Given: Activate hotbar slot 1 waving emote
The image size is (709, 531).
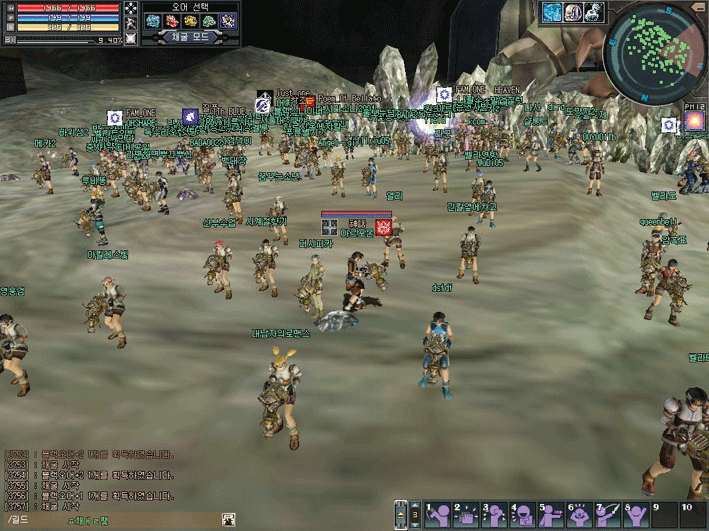Looking at the screenshot, I should [437, 514].
